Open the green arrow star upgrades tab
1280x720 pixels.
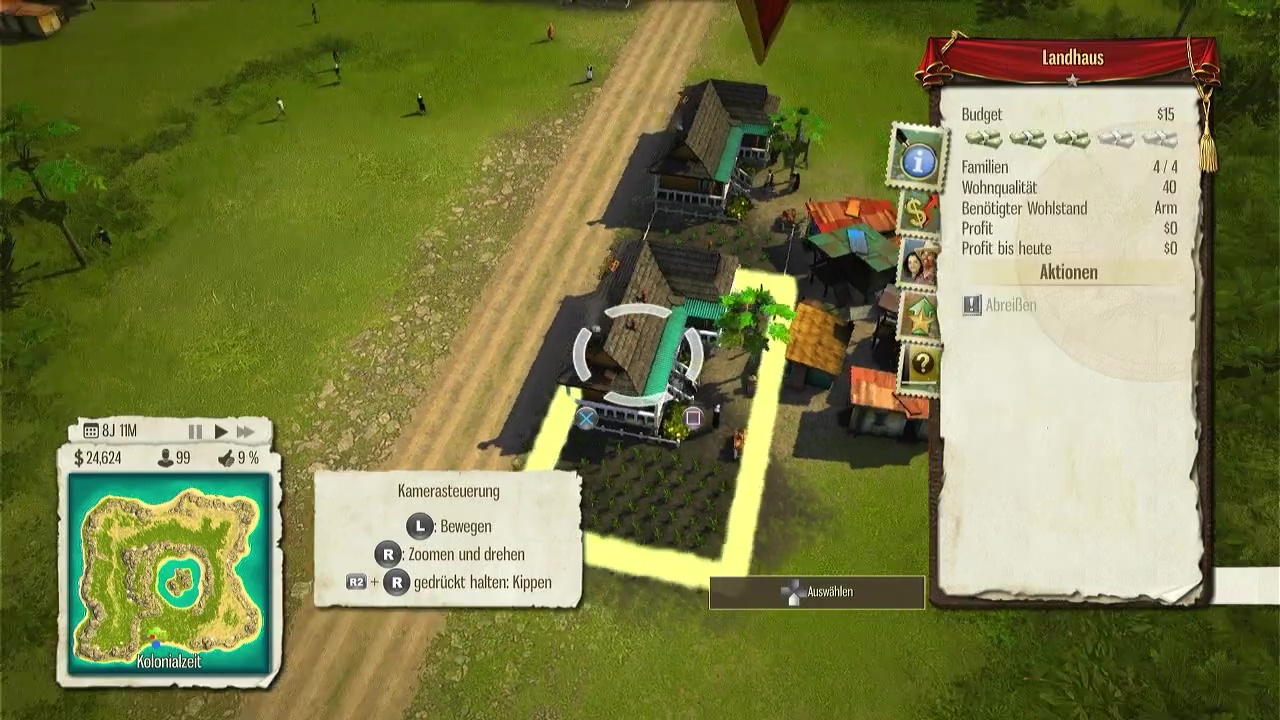coord(918,316)
